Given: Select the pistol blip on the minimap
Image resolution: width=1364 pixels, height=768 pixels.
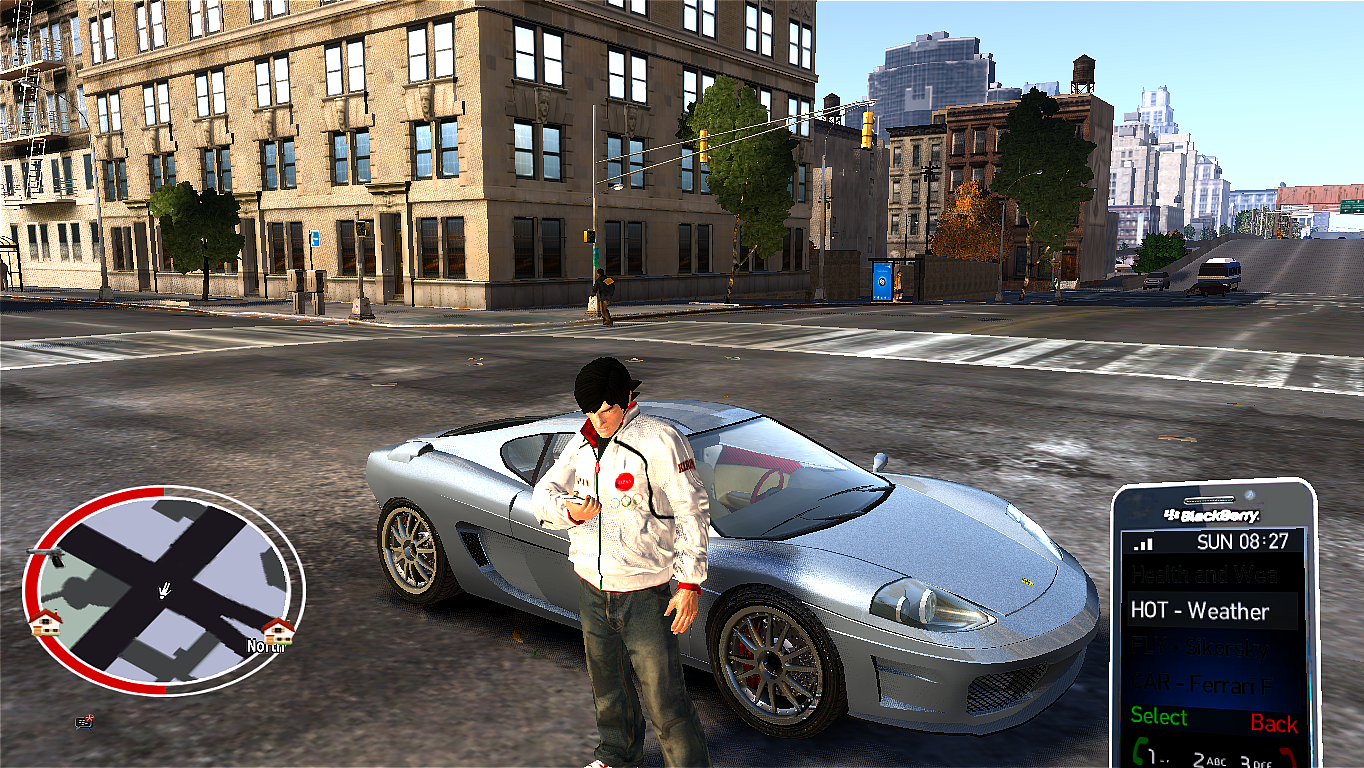Looking at the screenshot, I should click(47, 553).
